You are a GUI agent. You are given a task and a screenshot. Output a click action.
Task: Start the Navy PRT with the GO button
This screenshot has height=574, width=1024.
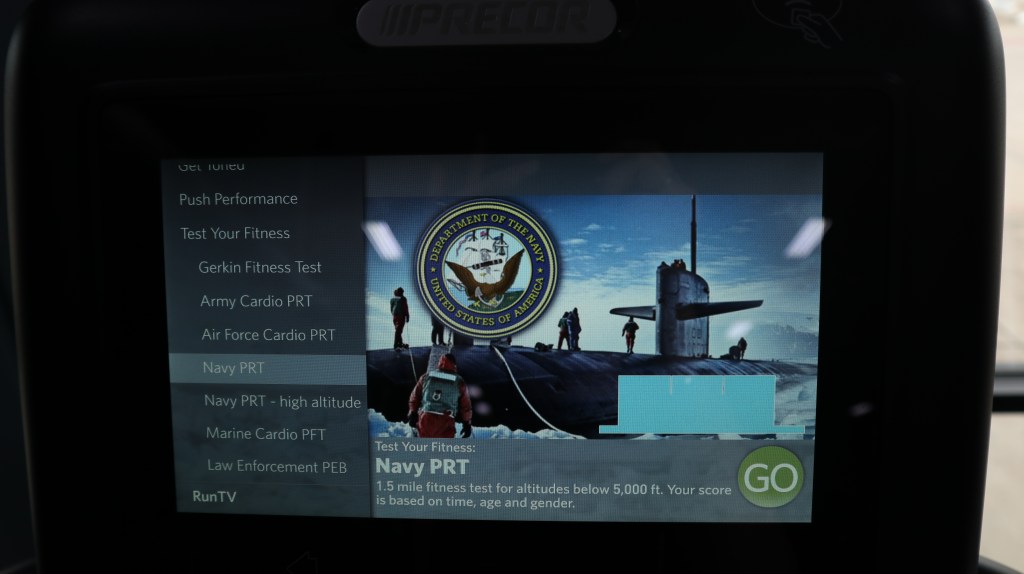770,477
